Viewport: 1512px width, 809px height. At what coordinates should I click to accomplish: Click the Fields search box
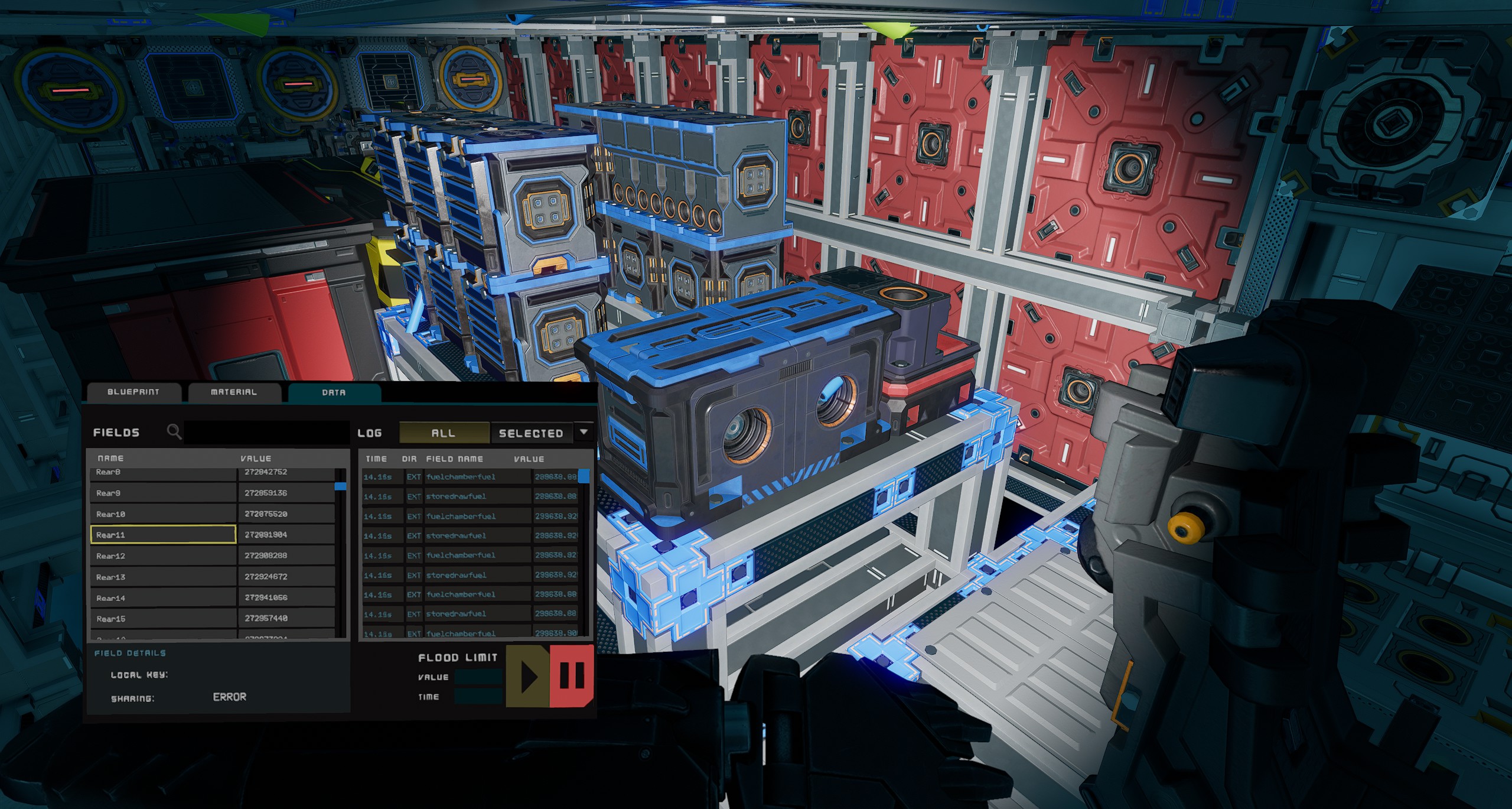click(267, 432)
